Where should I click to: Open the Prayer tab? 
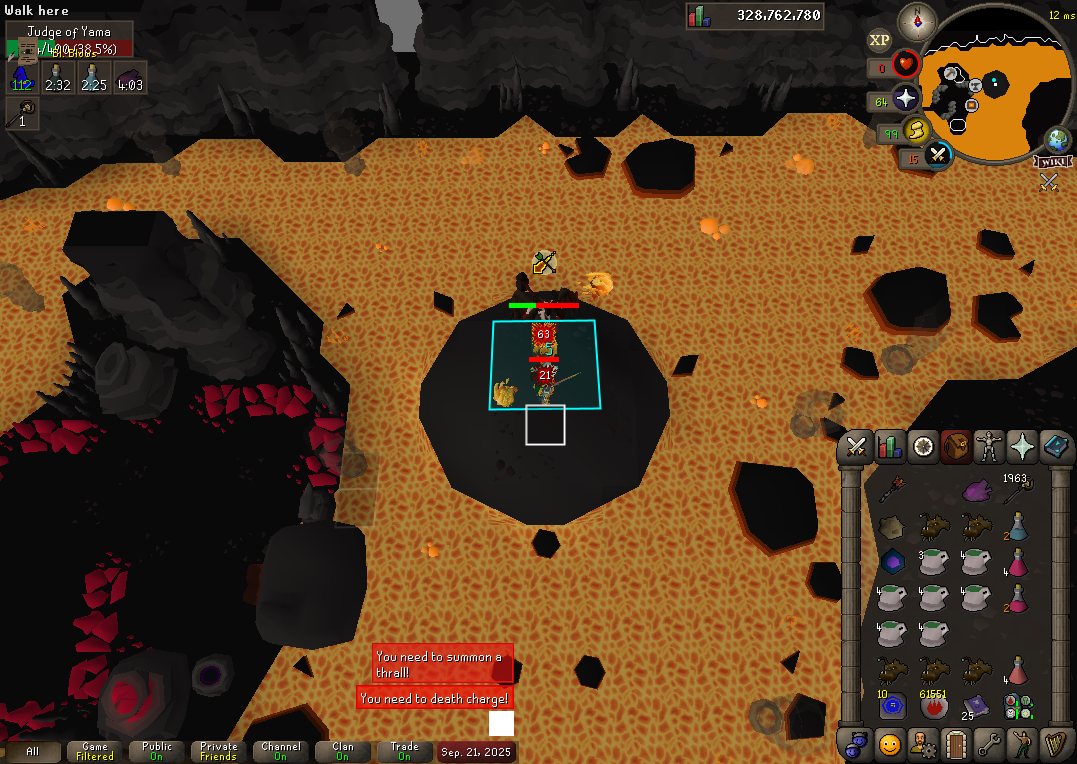click(x=1022, y=447)
